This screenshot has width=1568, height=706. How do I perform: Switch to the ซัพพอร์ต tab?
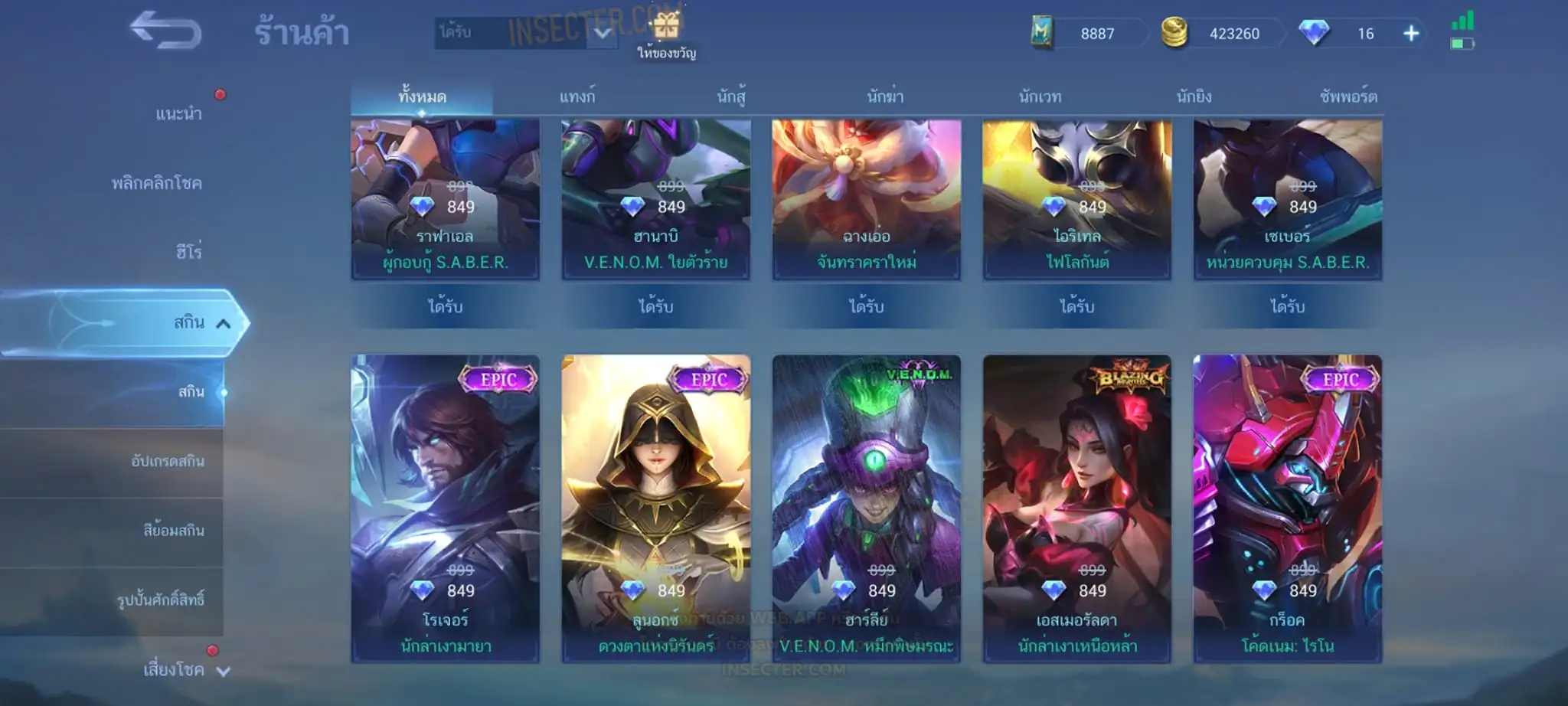(x=1348, y=97)
